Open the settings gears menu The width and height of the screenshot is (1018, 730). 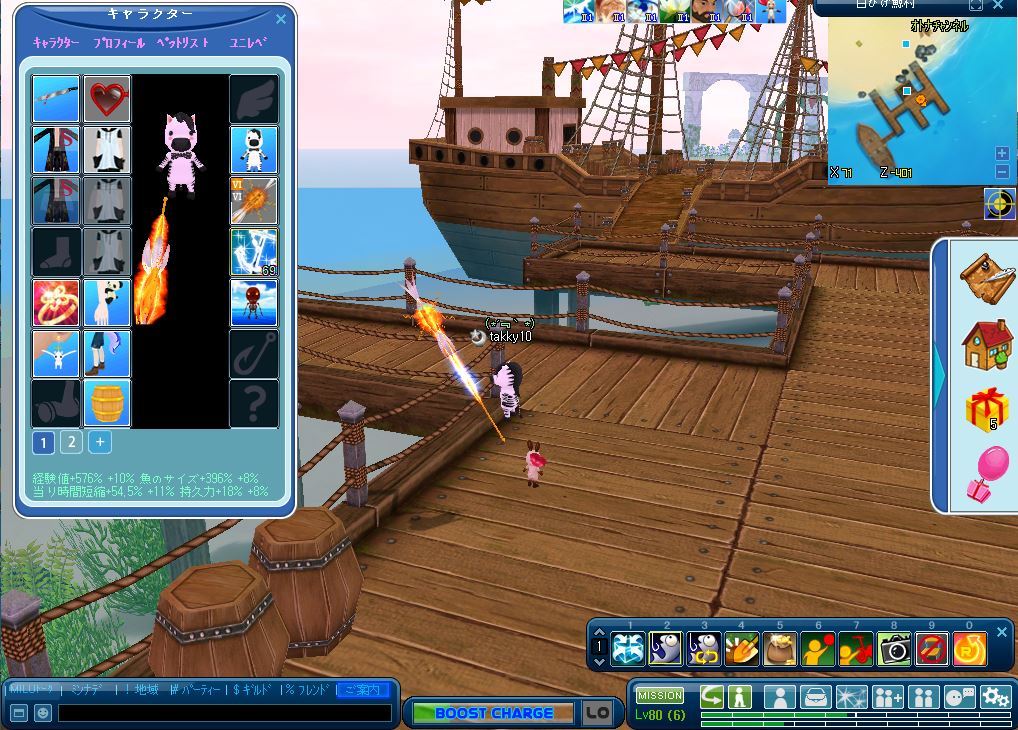(996, 697)
